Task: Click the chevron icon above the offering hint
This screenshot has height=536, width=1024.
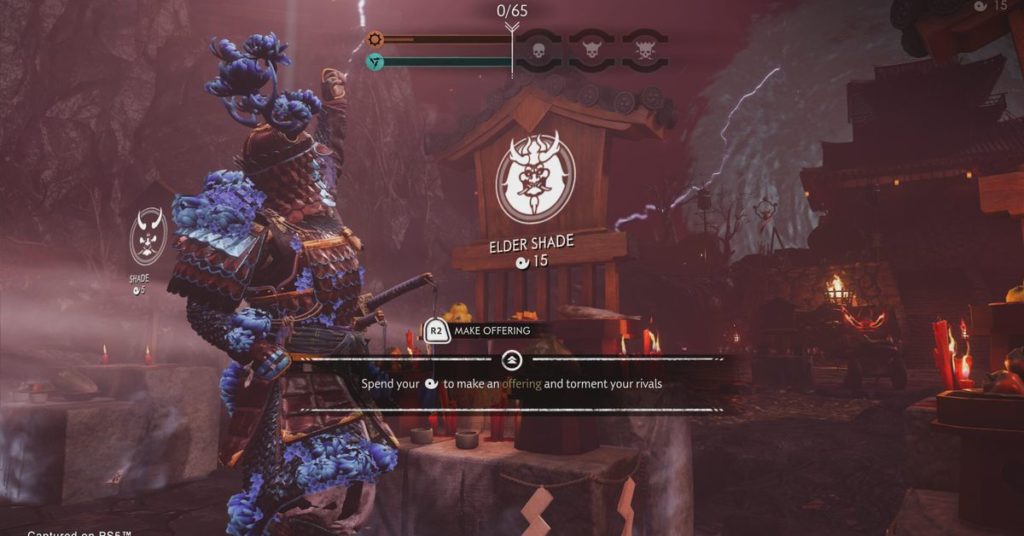Action: point(511,359)
